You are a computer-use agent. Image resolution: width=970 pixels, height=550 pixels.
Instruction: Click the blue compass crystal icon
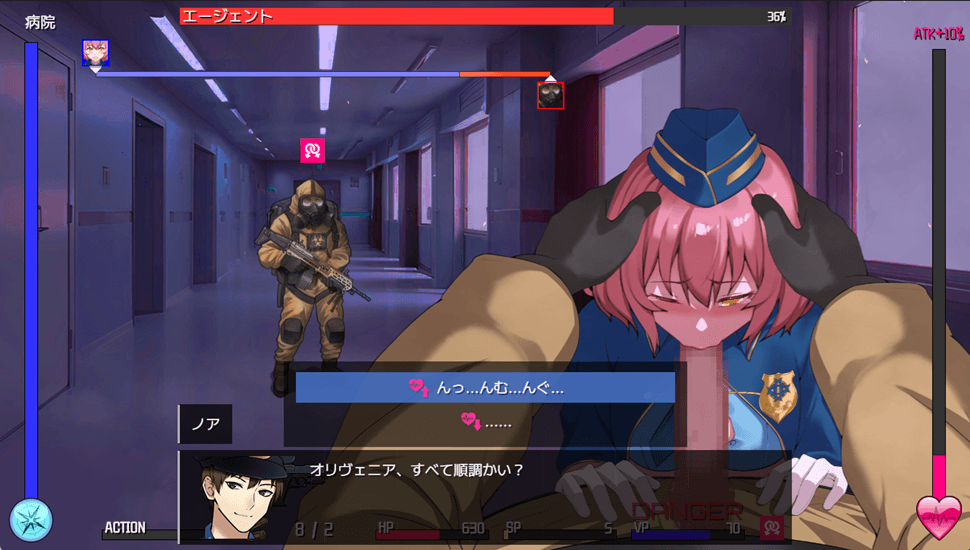[x=31, y=519]
